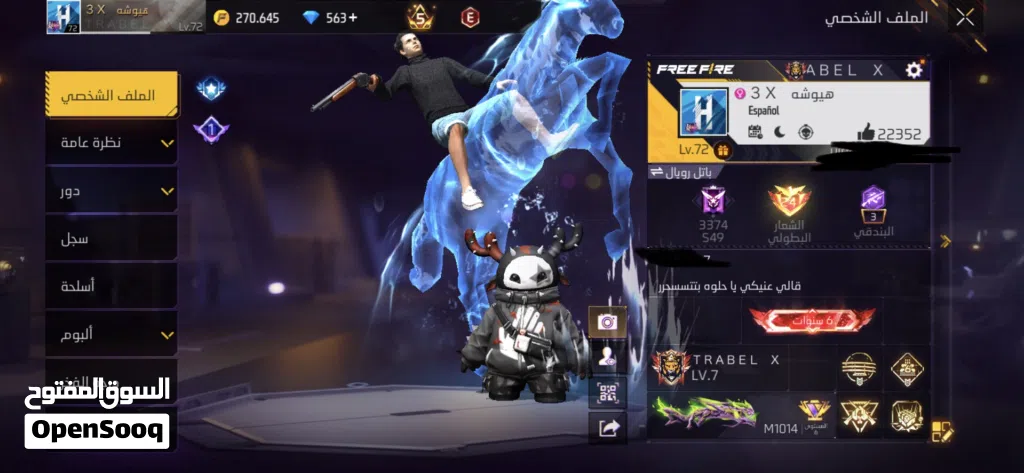This screenshot has height=473, width=1024.
Task: Select the الملف الشخصي profile tab
Action: pyautogui.click(x=112, y=96)
